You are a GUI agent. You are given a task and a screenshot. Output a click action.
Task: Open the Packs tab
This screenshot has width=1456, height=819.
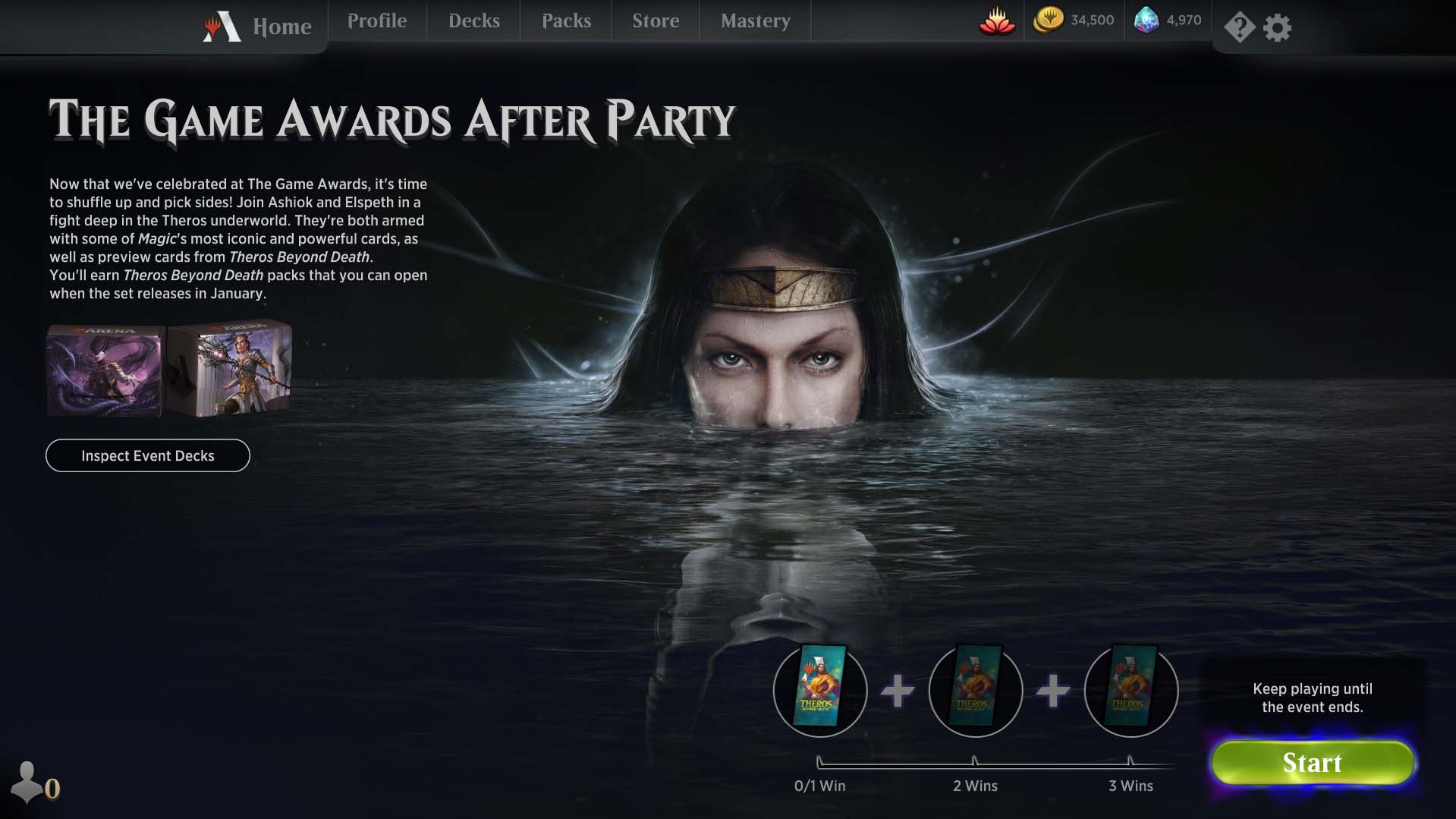566,21
